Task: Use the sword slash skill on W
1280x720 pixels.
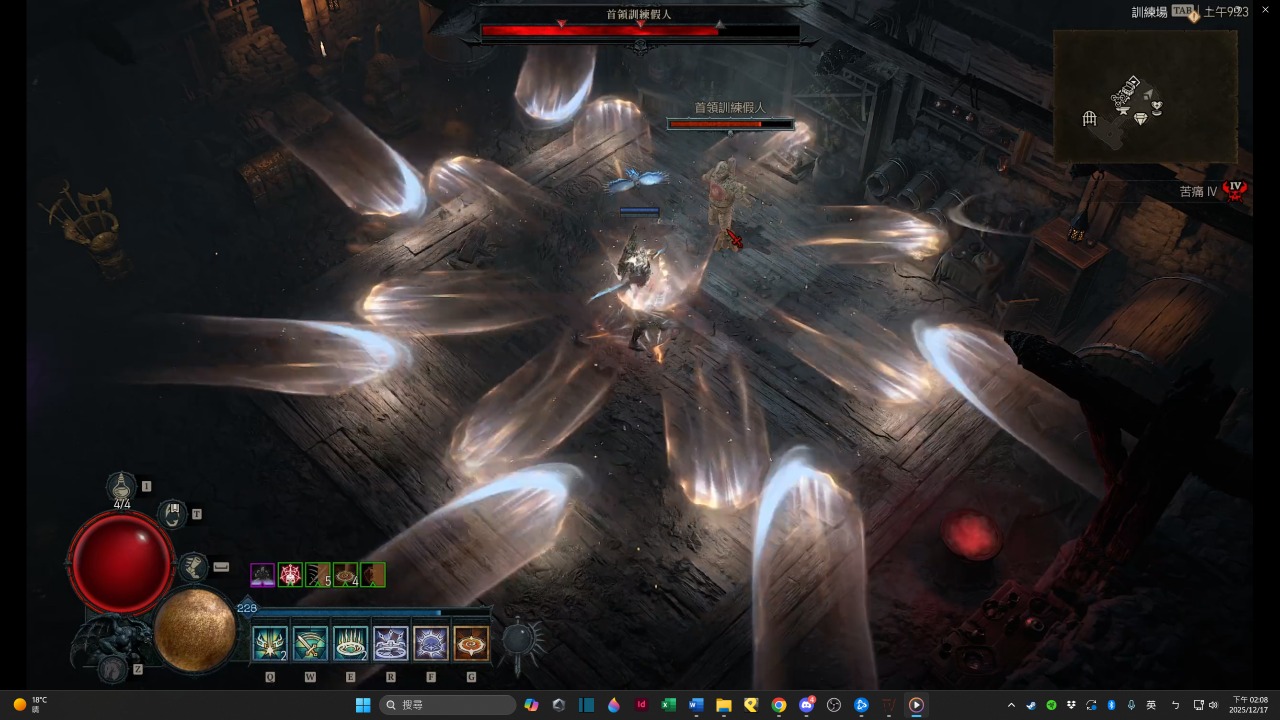Action: 310,643
